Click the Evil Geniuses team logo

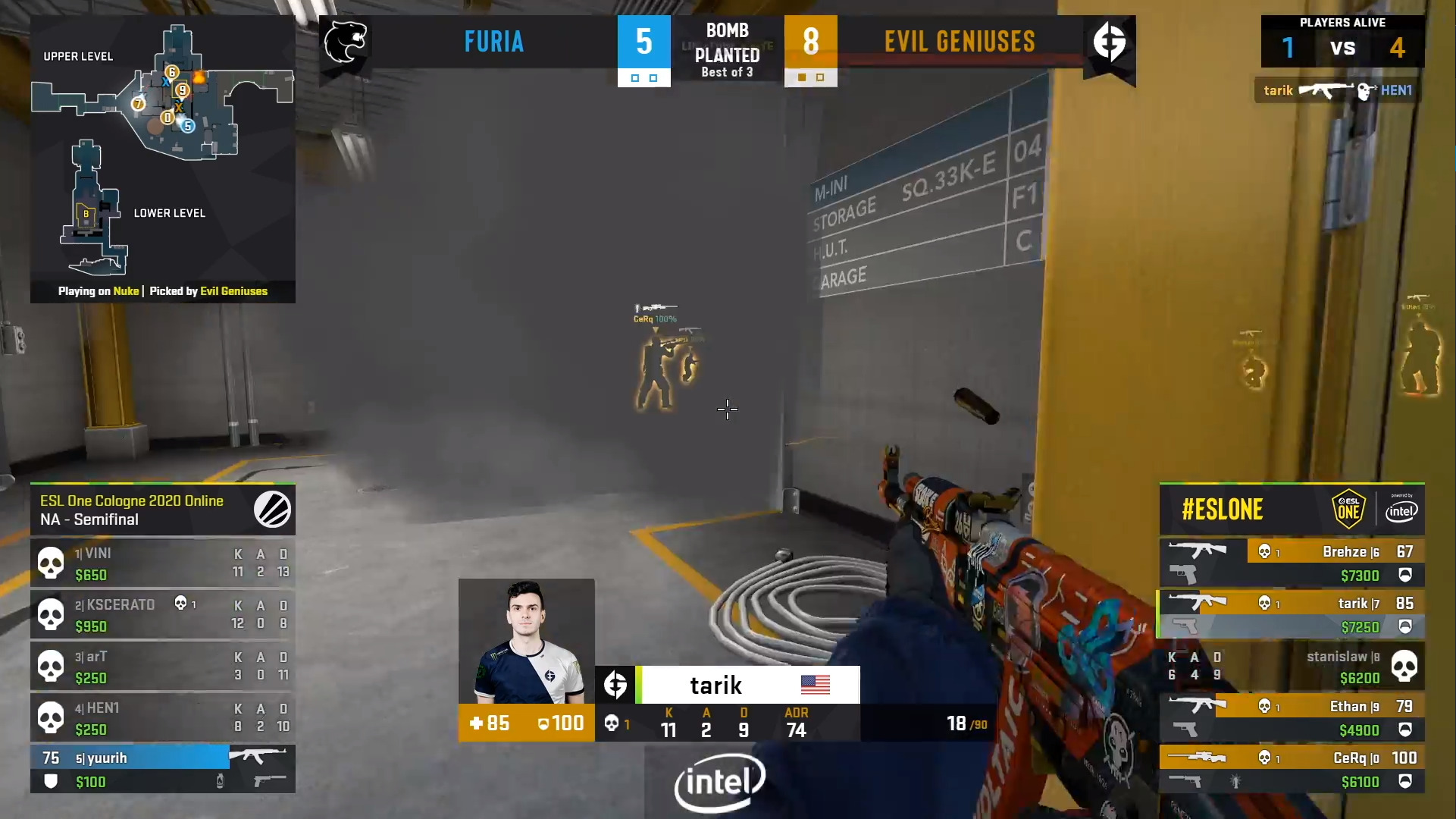tap(1109, 42)
